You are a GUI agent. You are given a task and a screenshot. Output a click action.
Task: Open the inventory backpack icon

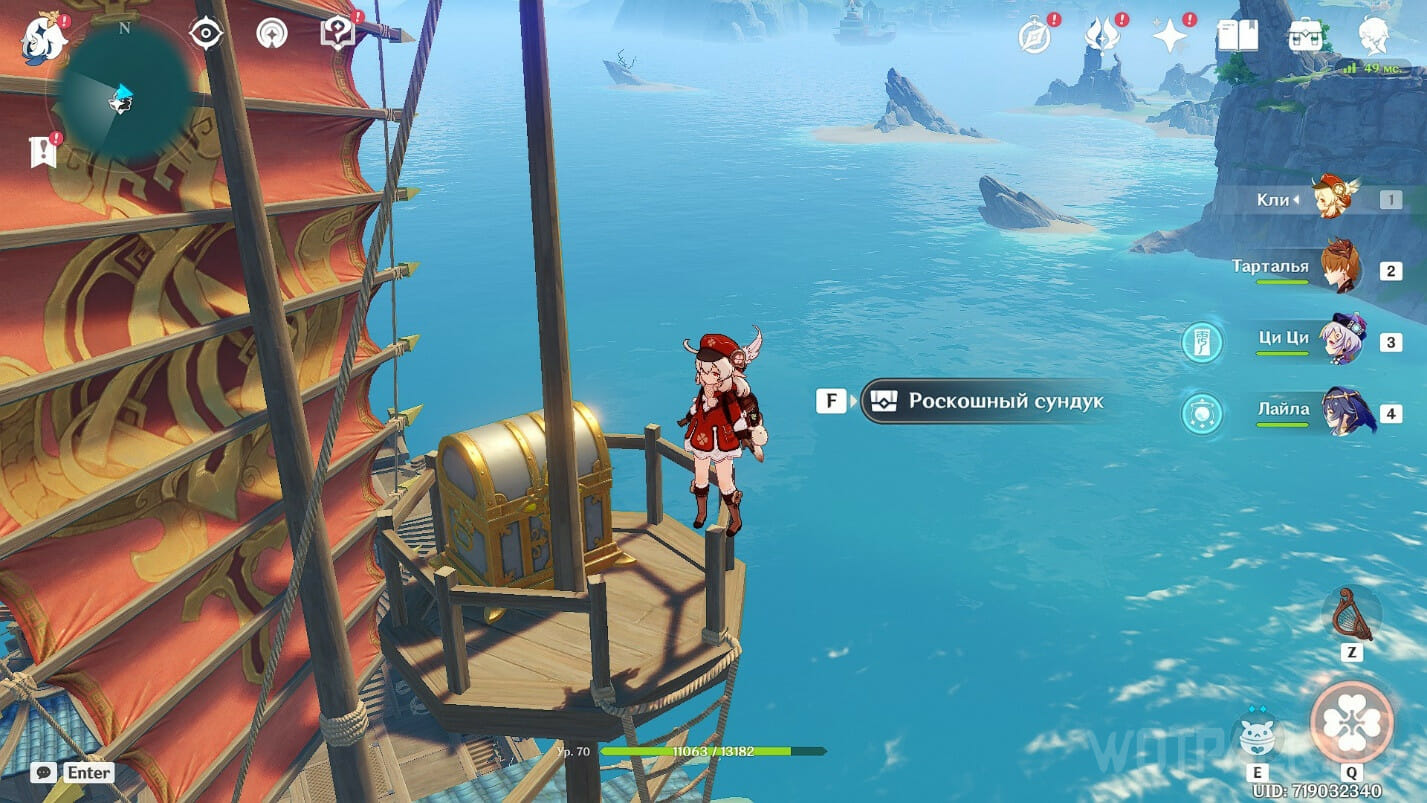[1305, 37]
